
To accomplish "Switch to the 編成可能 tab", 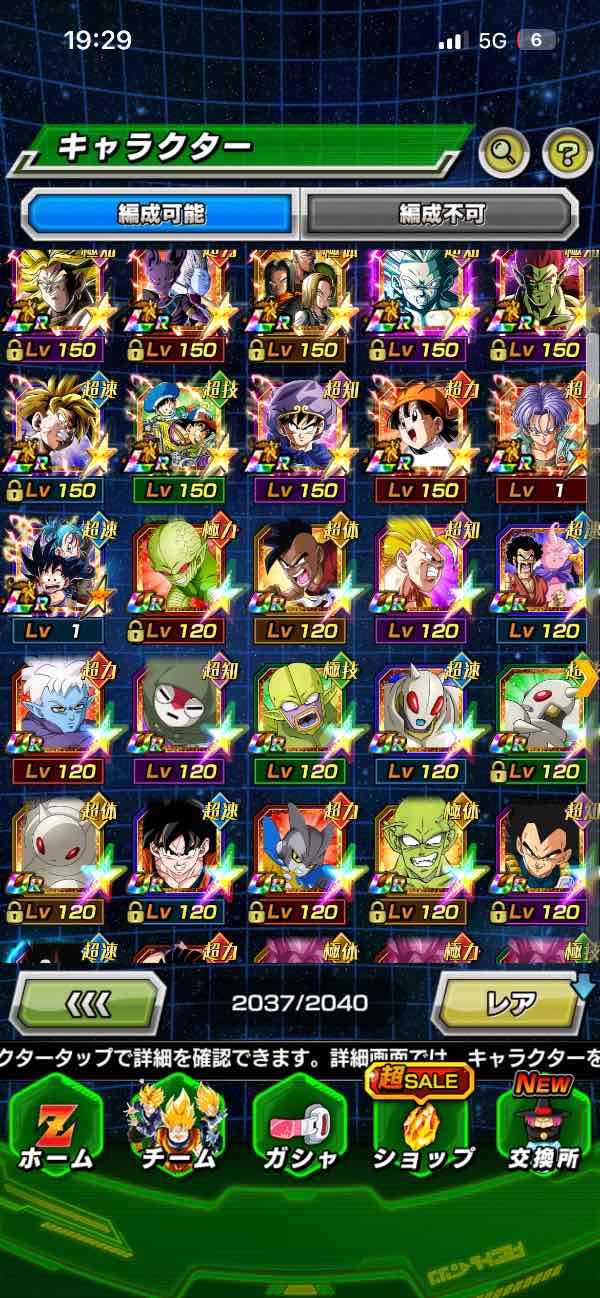I will [161, 213].
